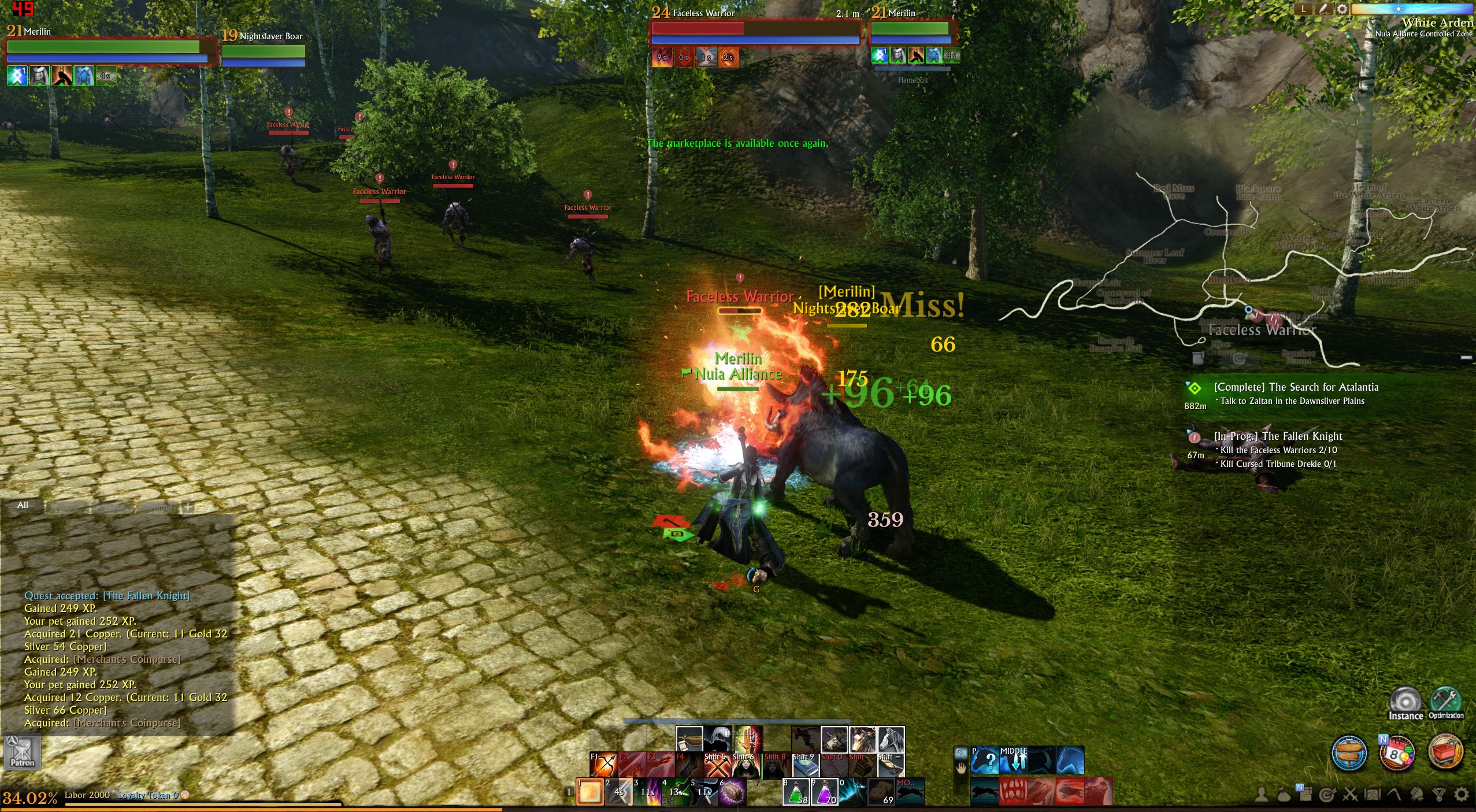Open game settings gear in bottom menu
Image resolution: width=1476 pixels, height=812 pixels.
tap(1462, 795)
